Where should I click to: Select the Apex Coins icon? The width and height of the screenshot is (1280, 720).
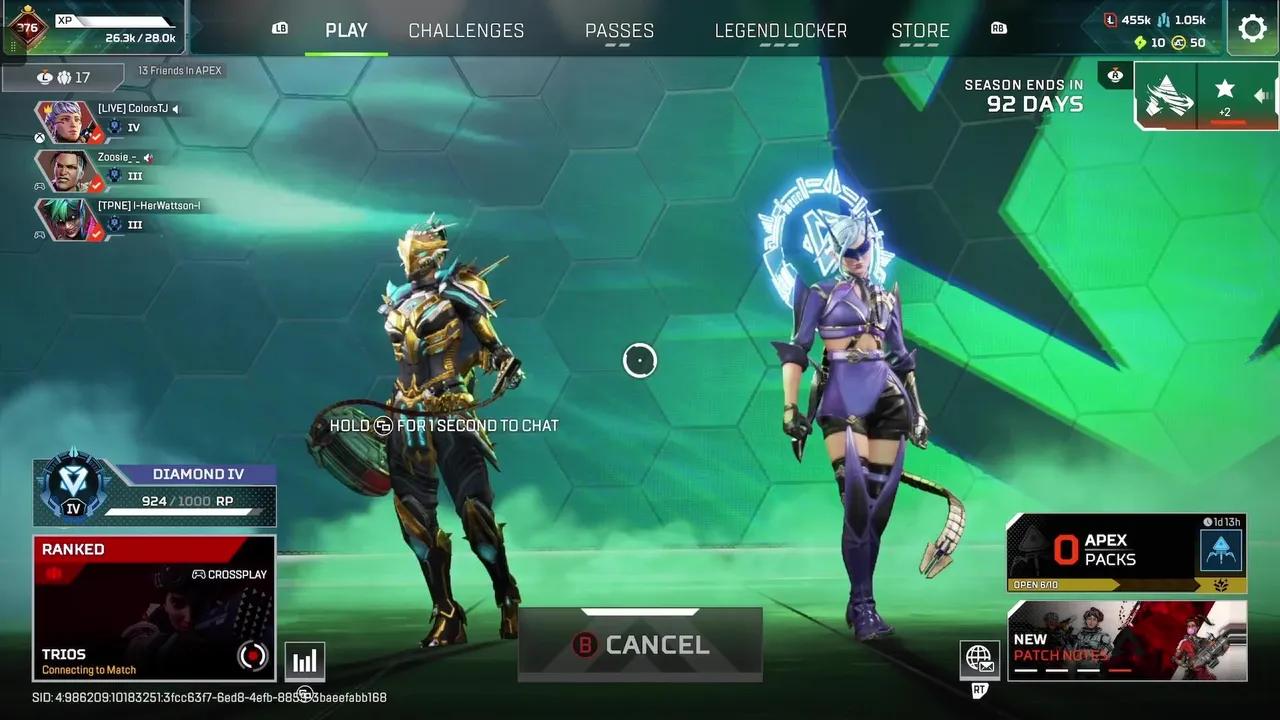pyautogui.click(x=1179, y=42)
